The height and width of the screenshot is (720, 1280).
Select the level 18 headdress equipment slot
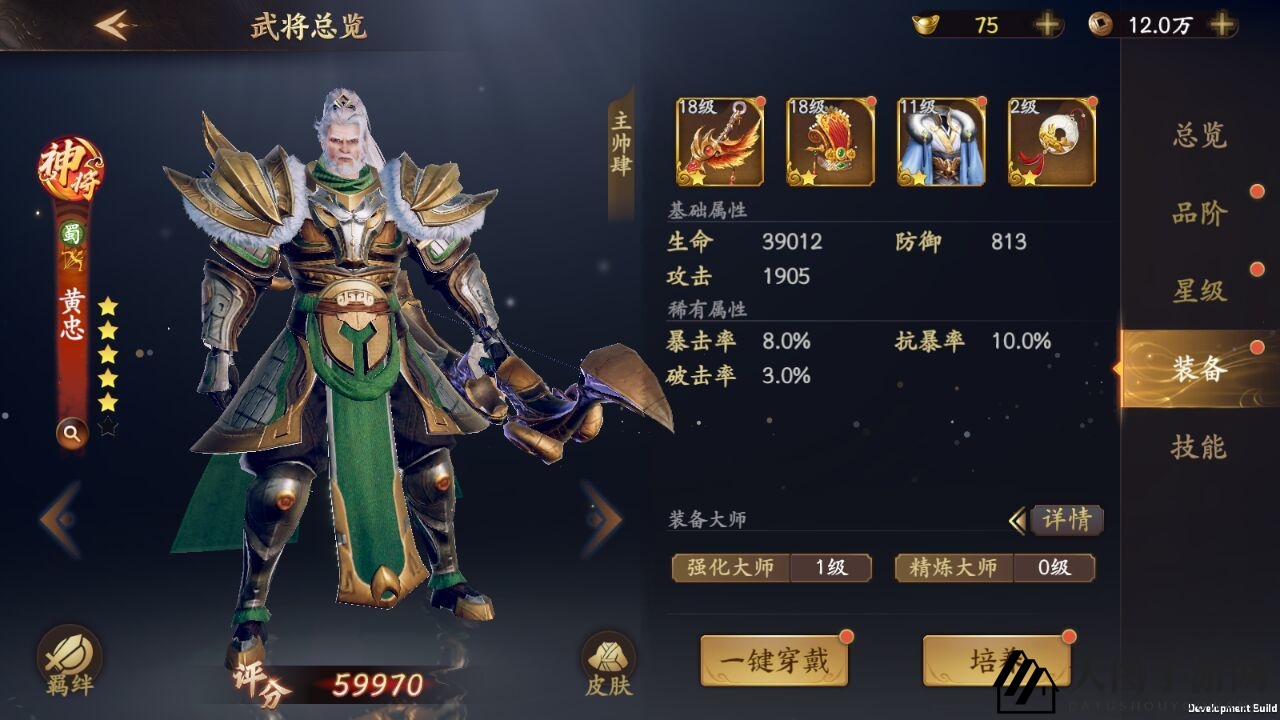(x=830, y=140)
